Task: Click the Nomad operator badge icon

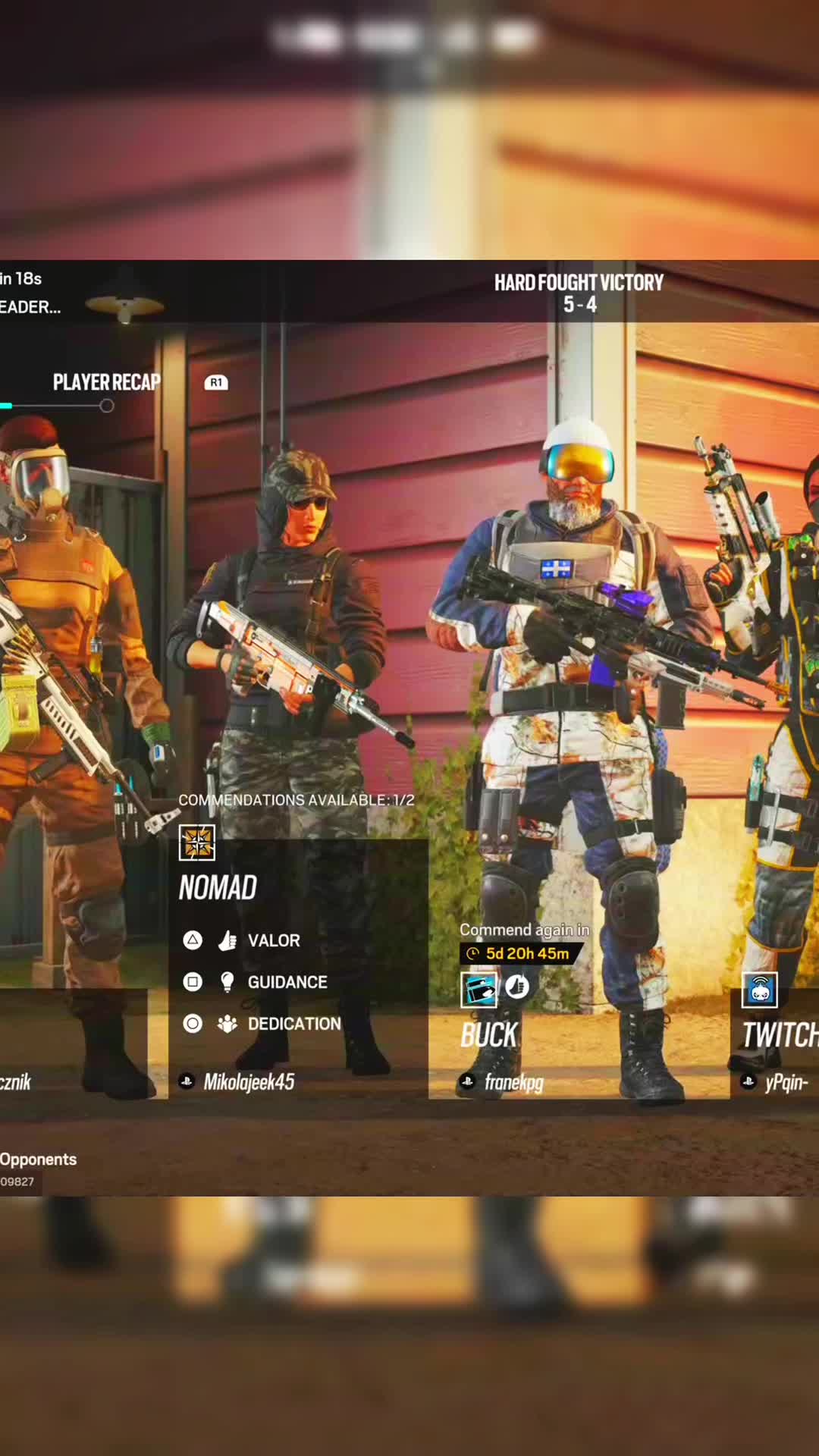Action: [197, 843]
